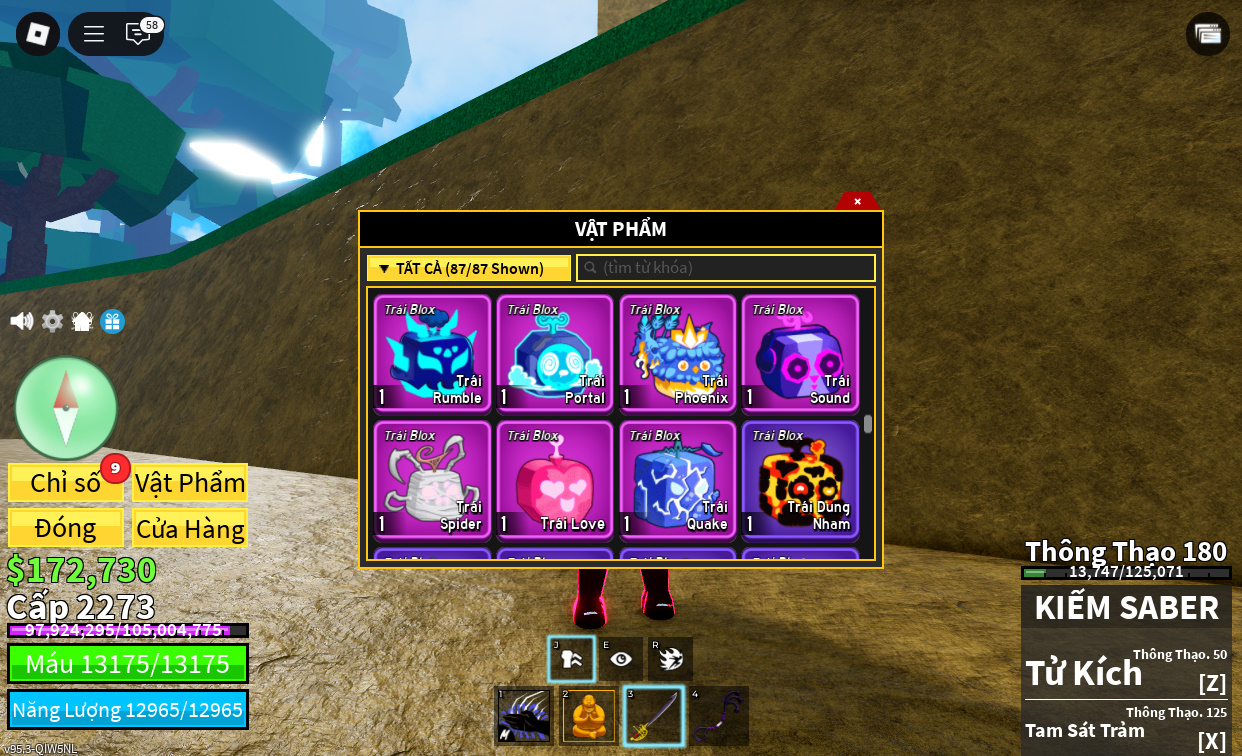Select the Trái Sound fruit slot
Viewport: 1242px width, 756px height.
pos(800,353)
